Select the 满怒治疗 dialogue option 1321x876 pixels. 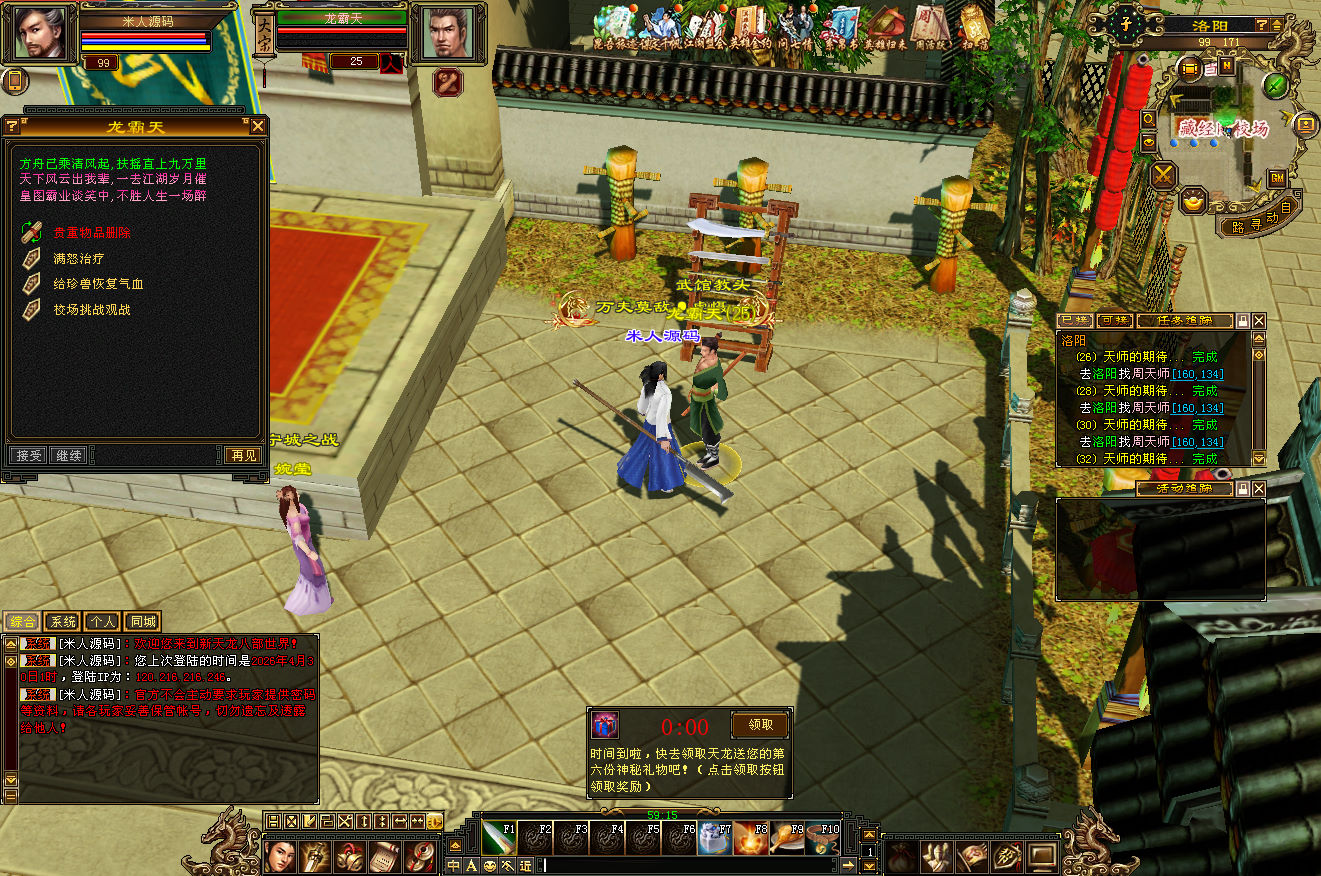point(78,258)
